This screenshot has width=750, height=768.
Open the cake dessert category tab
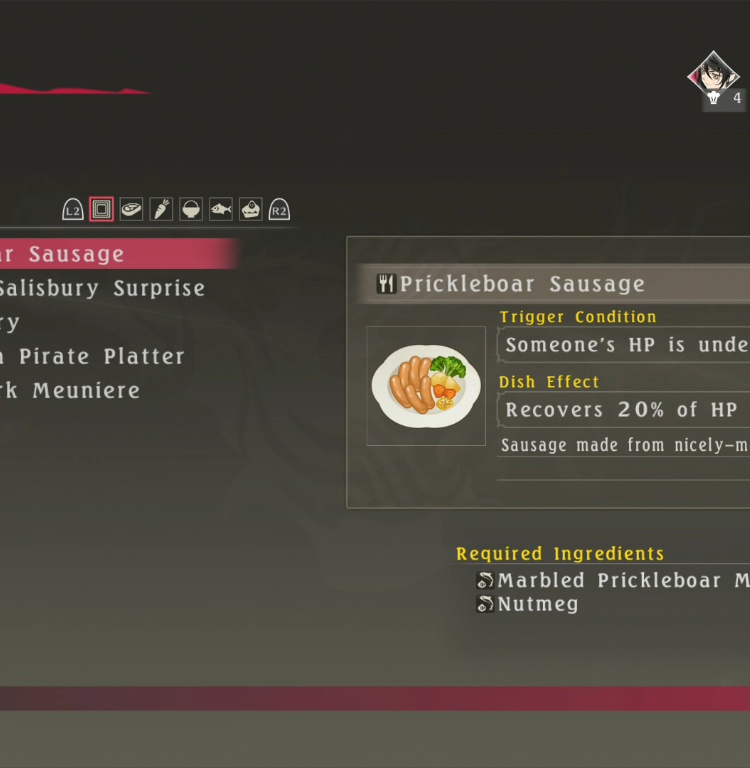(251, 209)
